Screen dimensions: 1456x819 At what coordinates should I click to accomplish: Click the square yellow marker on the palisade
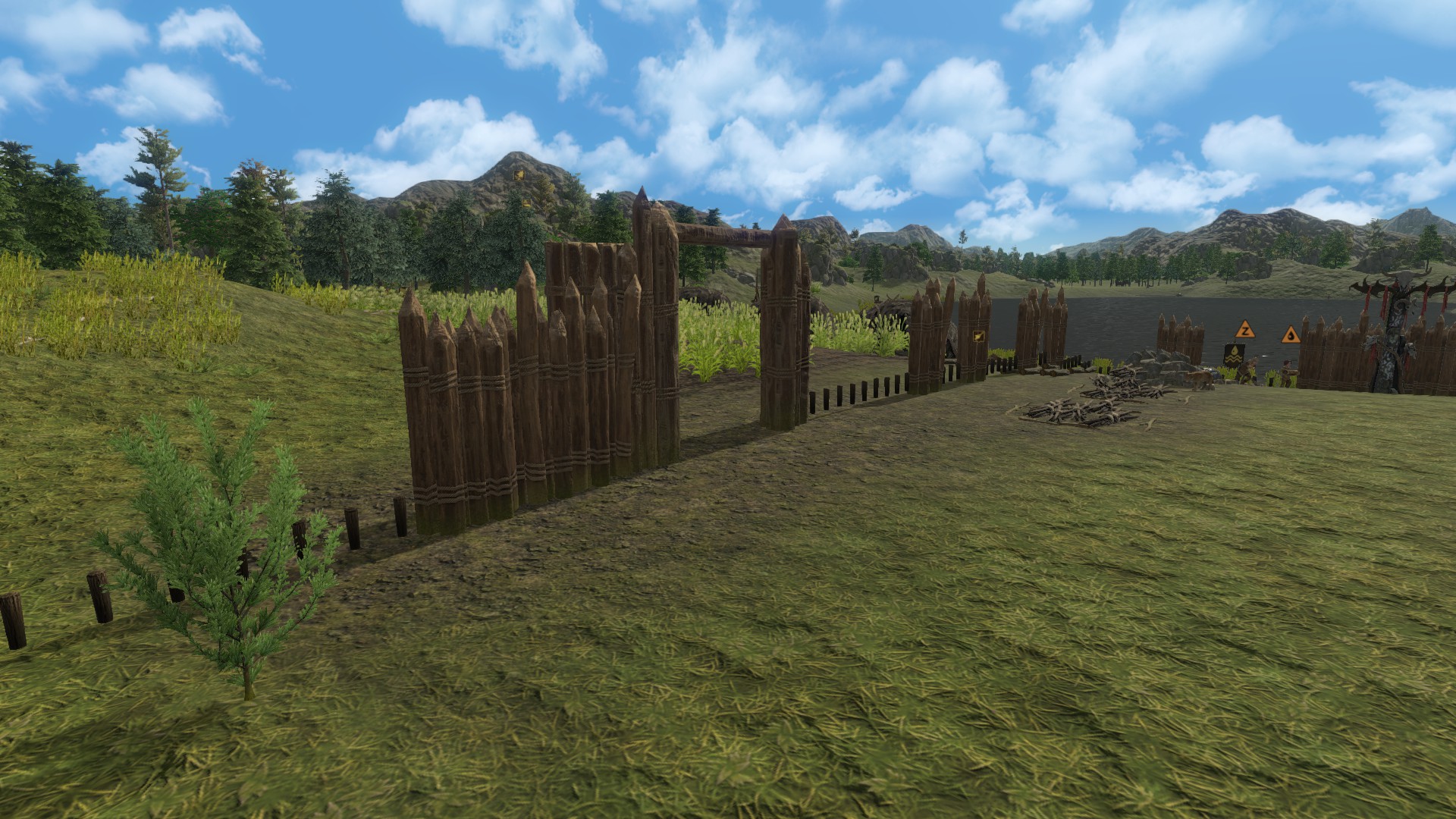click(977, 336)
